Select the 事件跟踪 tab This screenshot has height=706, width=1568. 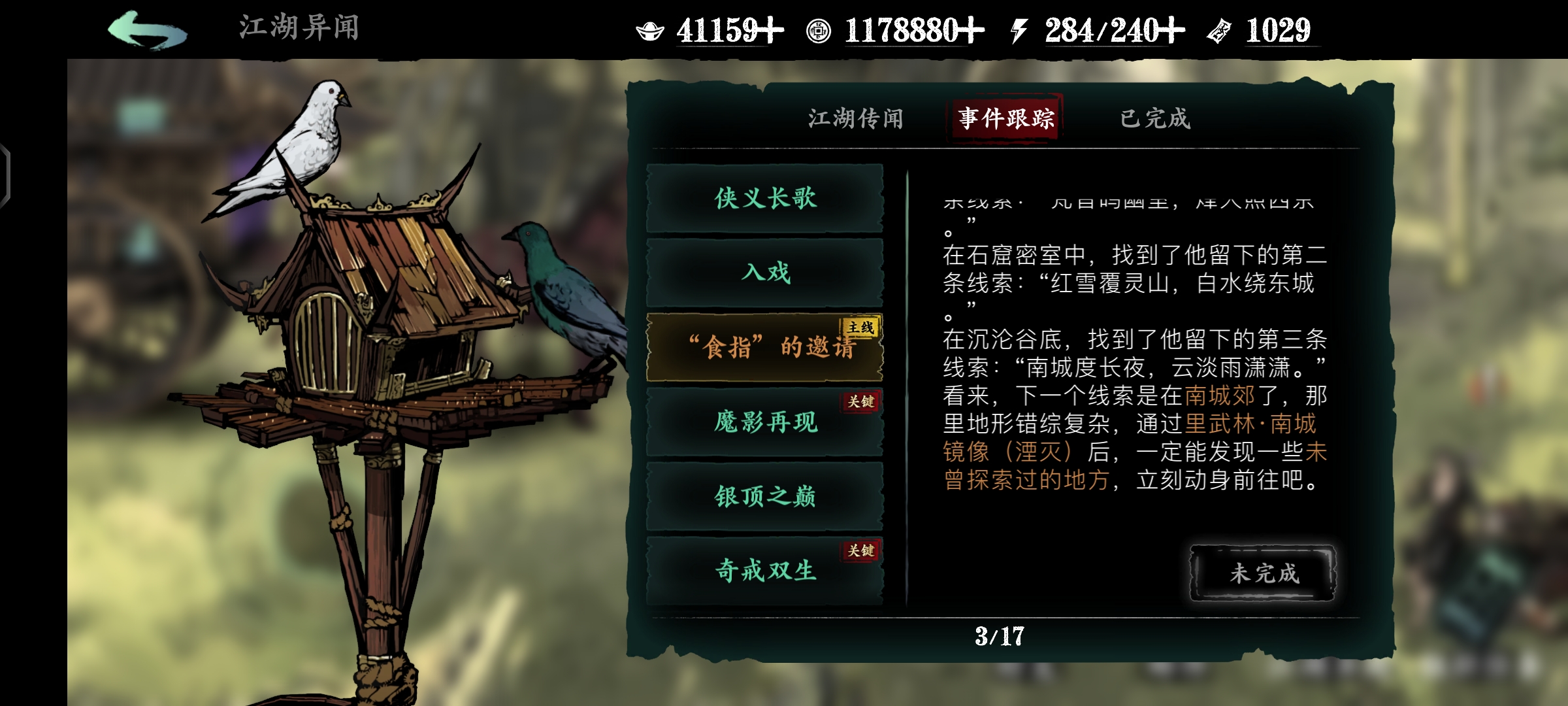tap(1007, 120)
